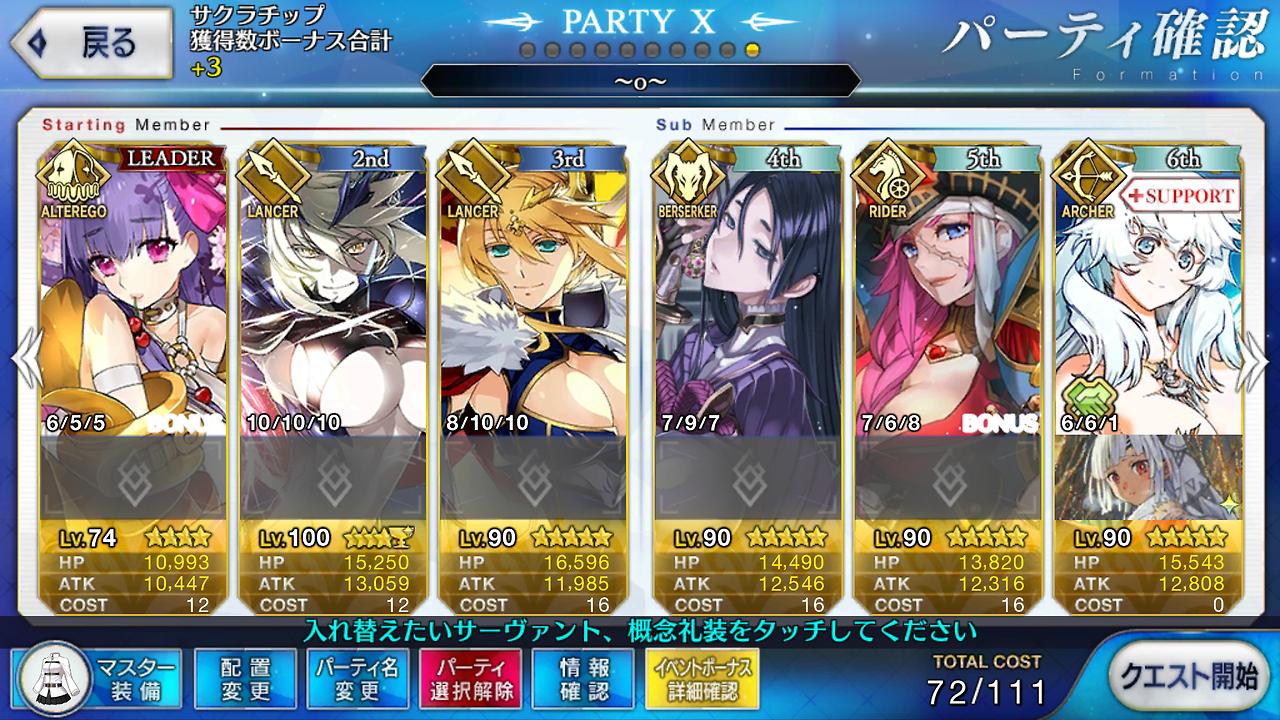The image size is (1280, 720).
Task: Open 配置変更 formation change
Action: coord(245,678)
